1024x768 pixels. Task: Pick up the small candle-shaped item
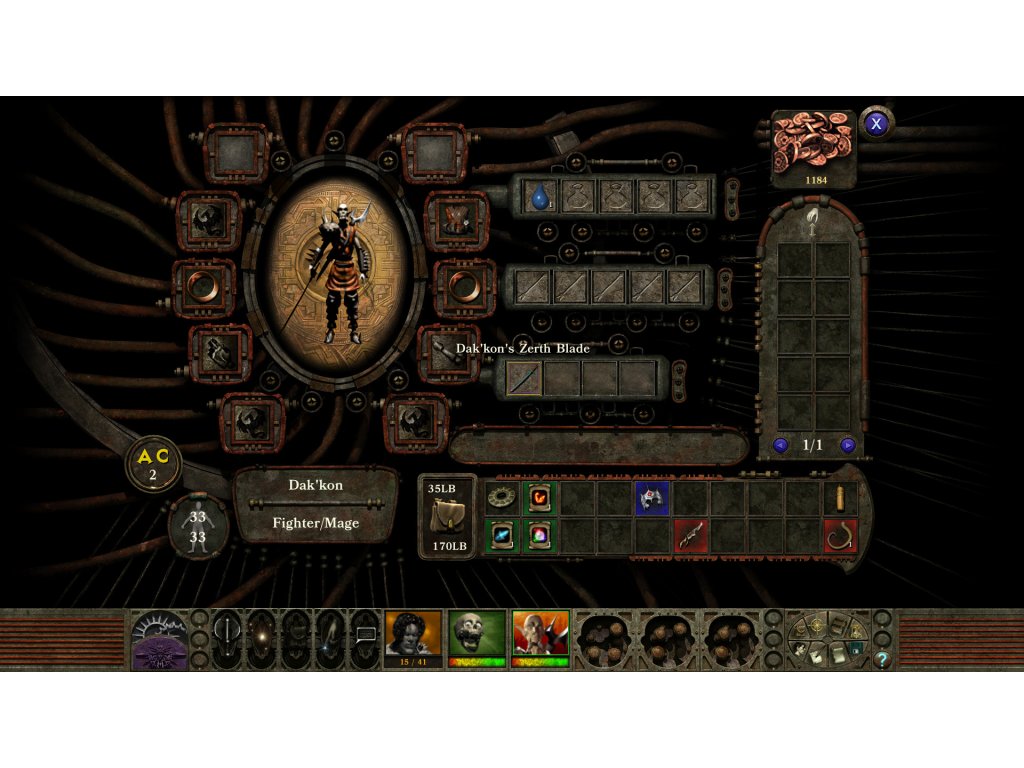pyautogui.click(x=841, y=497)
